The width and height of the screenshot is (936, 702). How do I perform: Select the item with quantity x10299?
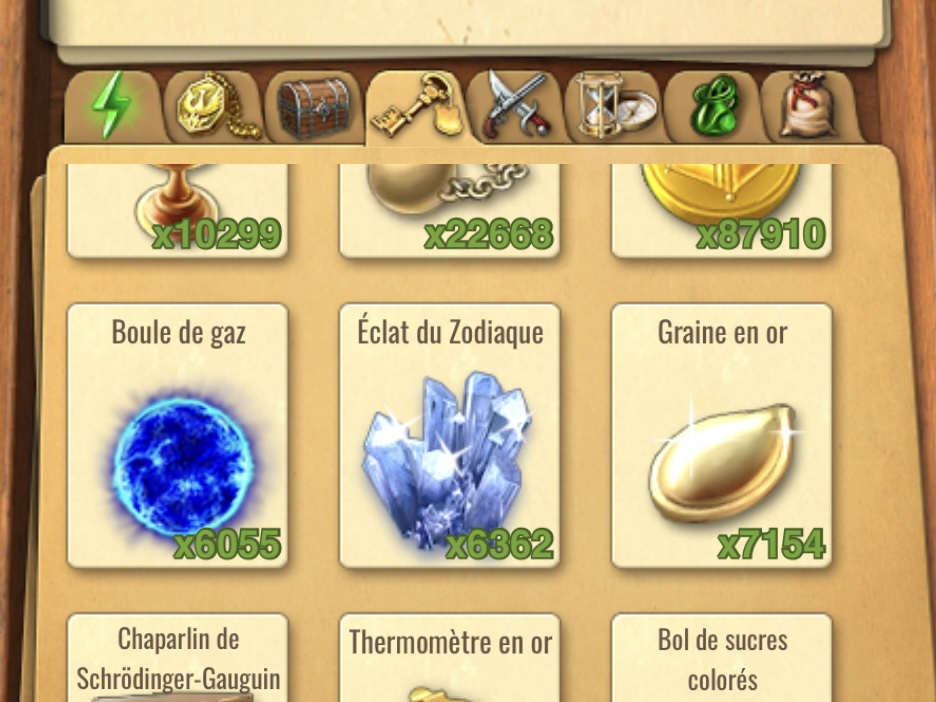[x=178, y=211]
